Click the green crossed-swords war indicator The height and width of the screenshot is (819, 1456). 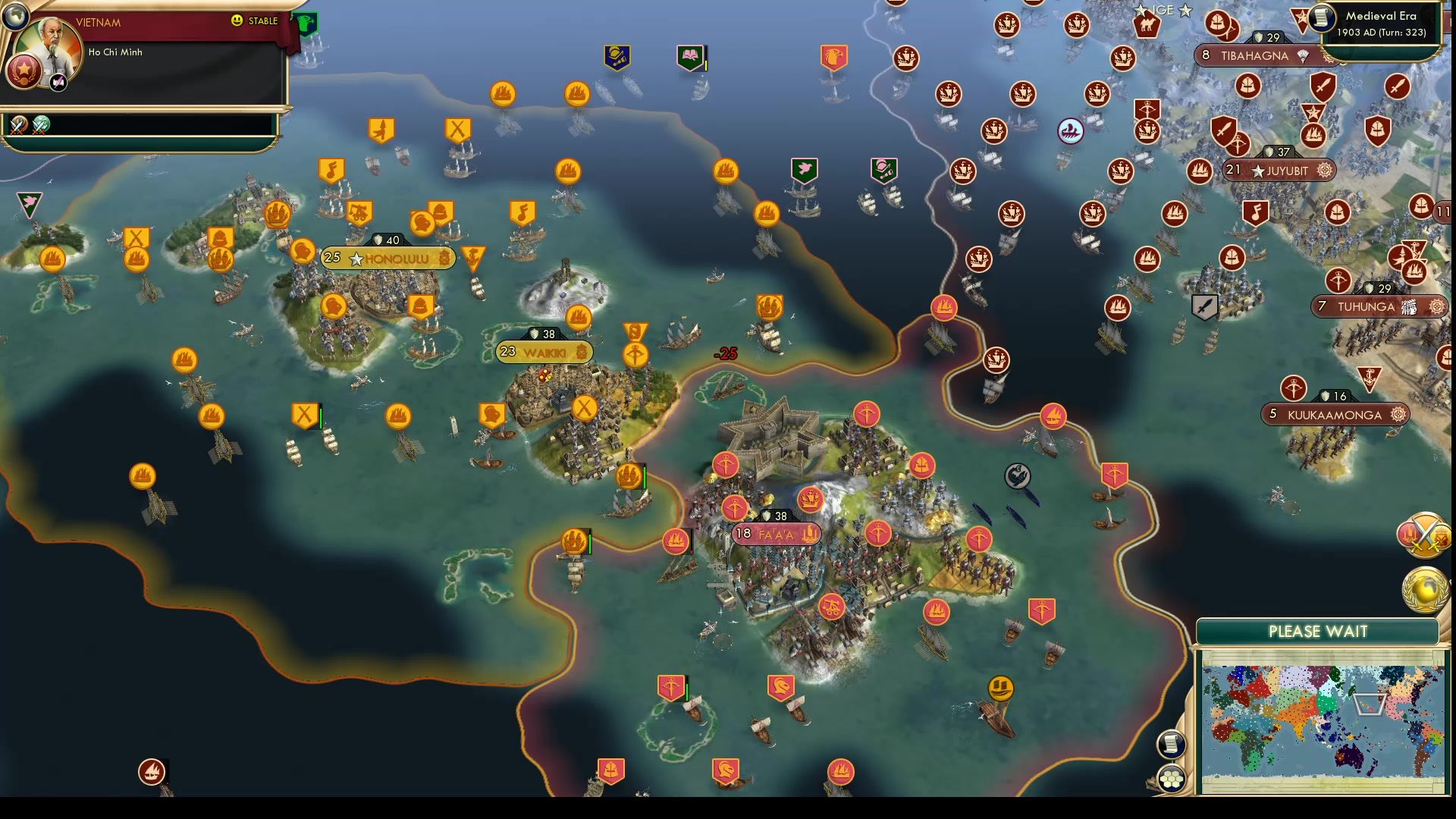pyautogui.click(x=42, y=125)
